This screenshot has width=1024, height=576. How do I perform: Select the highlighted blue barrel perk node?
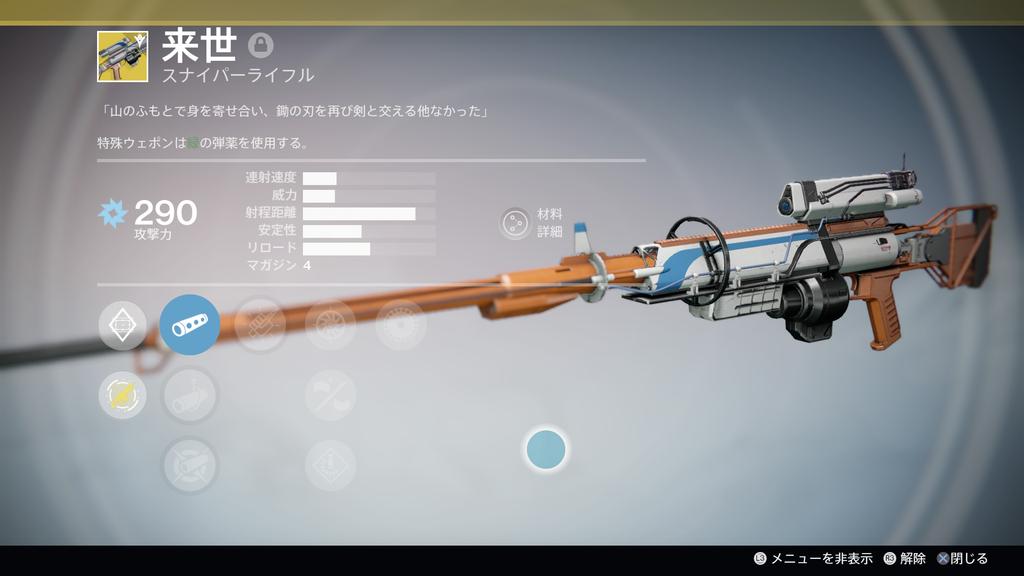(x=190, y=325)
